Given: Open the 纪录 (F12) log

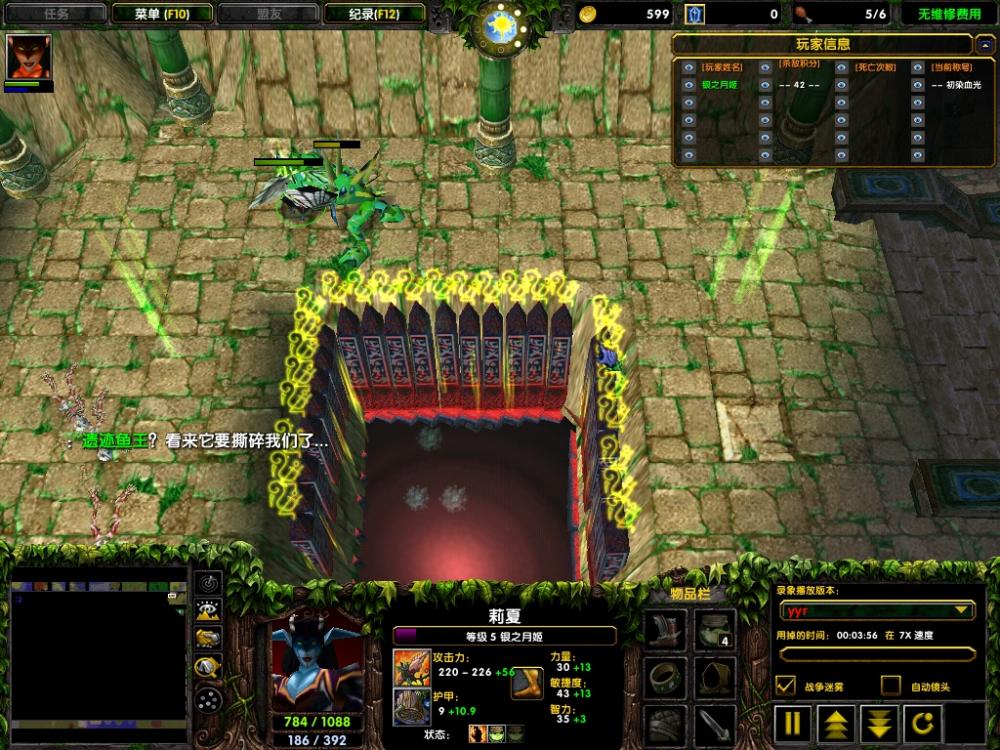Looking at the screenshot, I should tap(375, 14).
